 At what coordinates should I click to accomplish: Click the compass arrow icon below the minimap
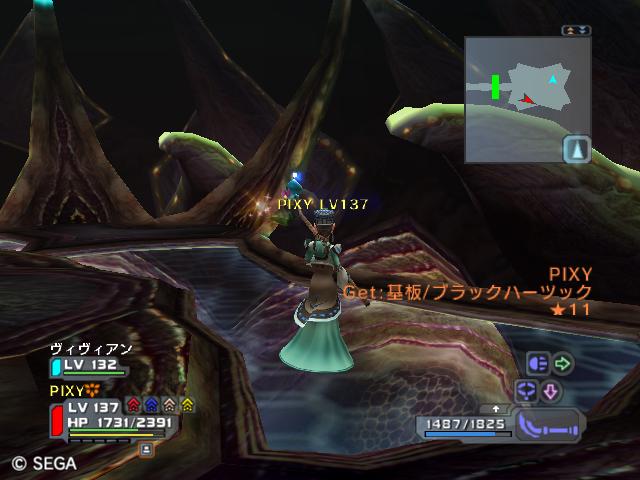pos(577,150)
